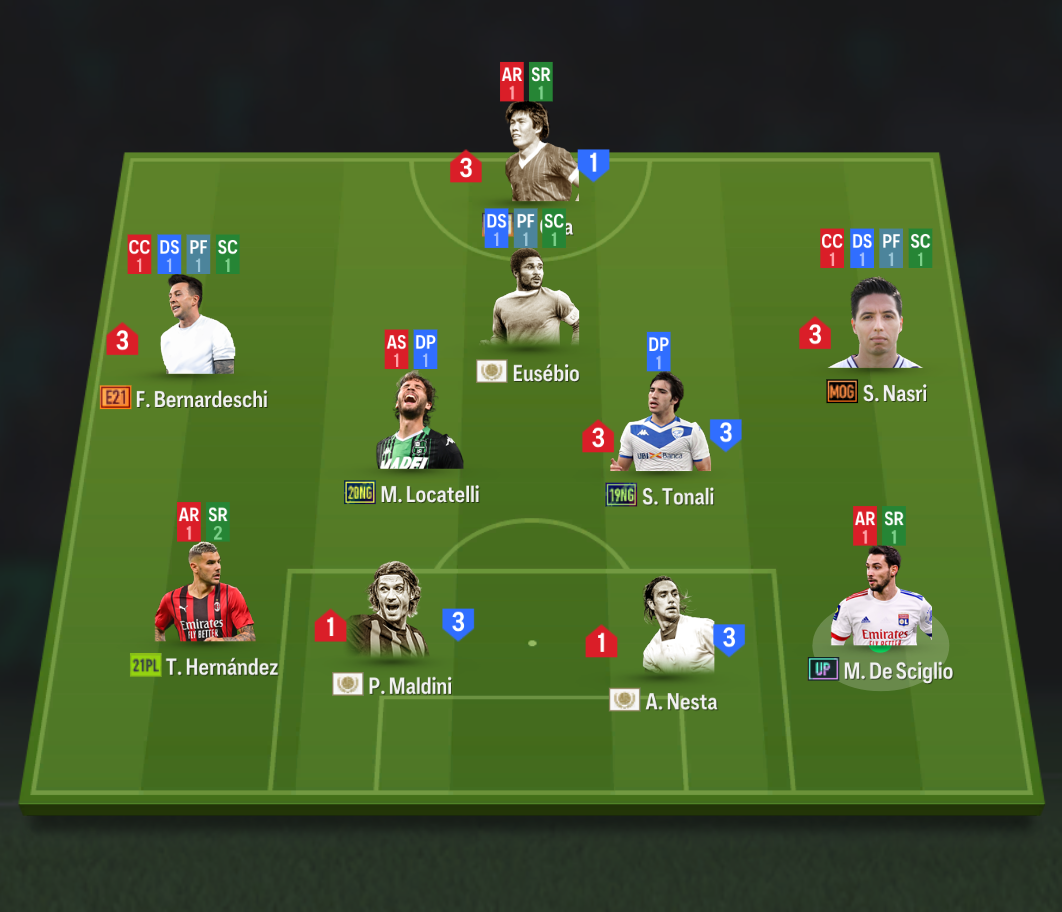Image resolution: width=1062 pixels, height=912 pixels.
Task: Select S. Tonali's player card
Action: point(663,425)
